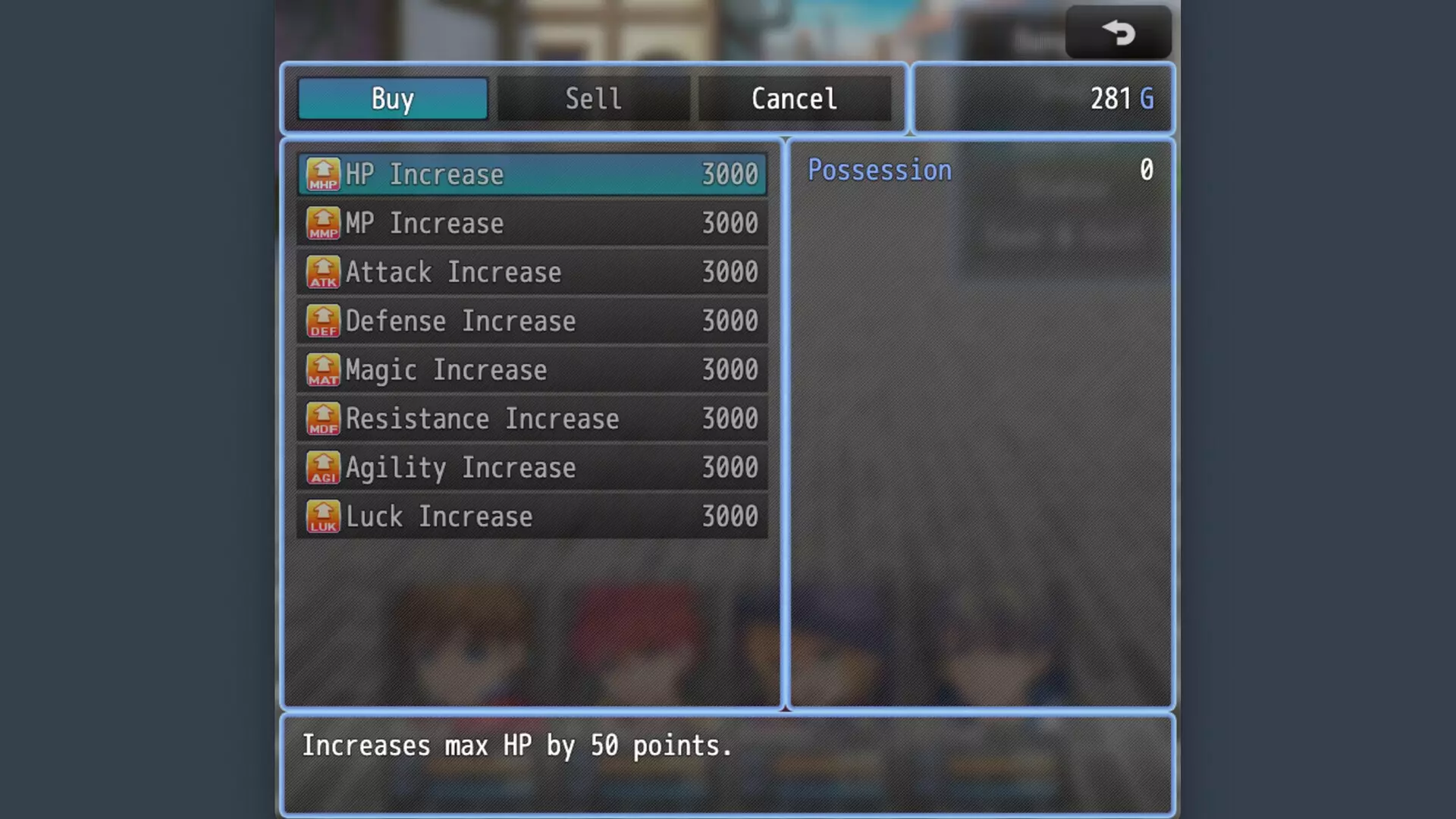1456x819 pixels.
Task: Click the back arrow button
Action: [1118, 33]
